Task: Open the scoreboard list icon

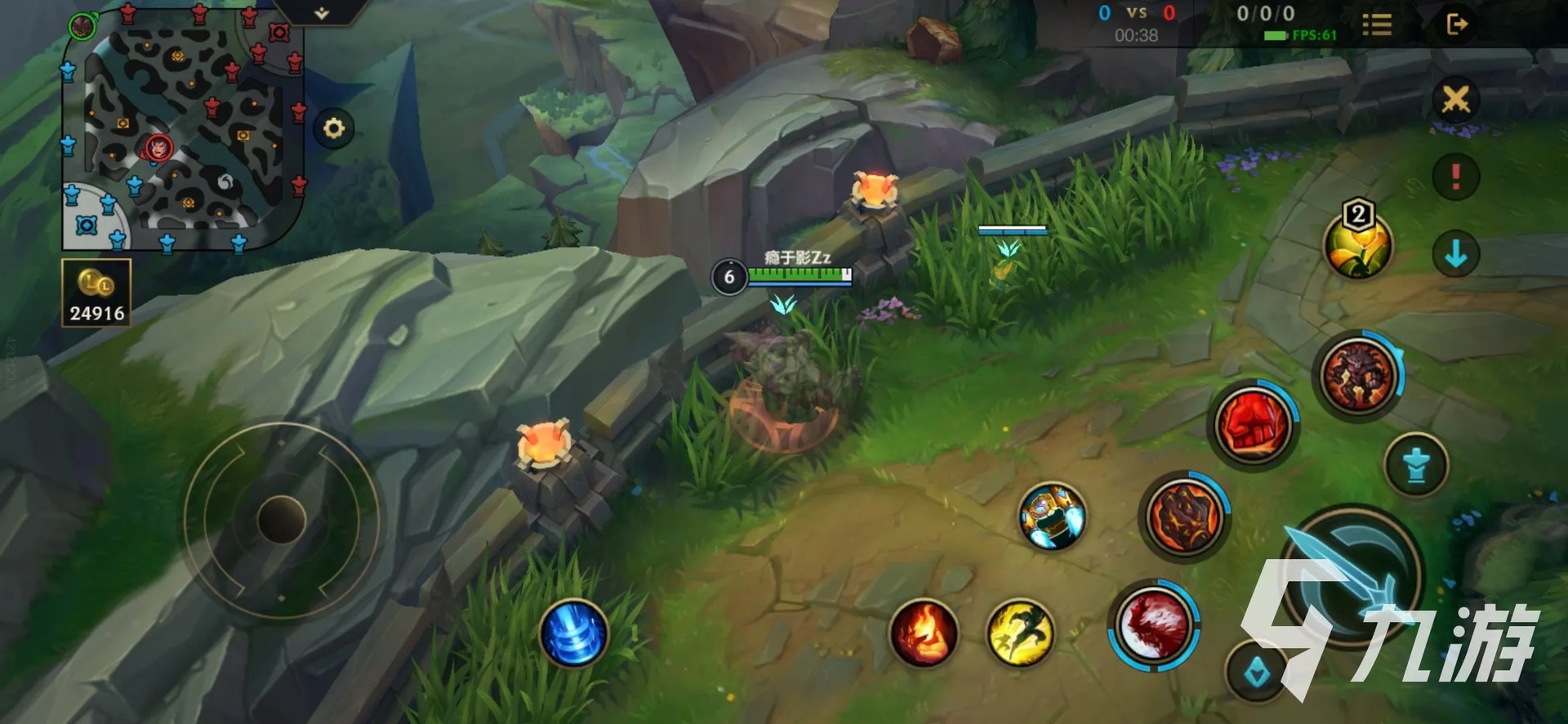Action: coord(1377,25)
